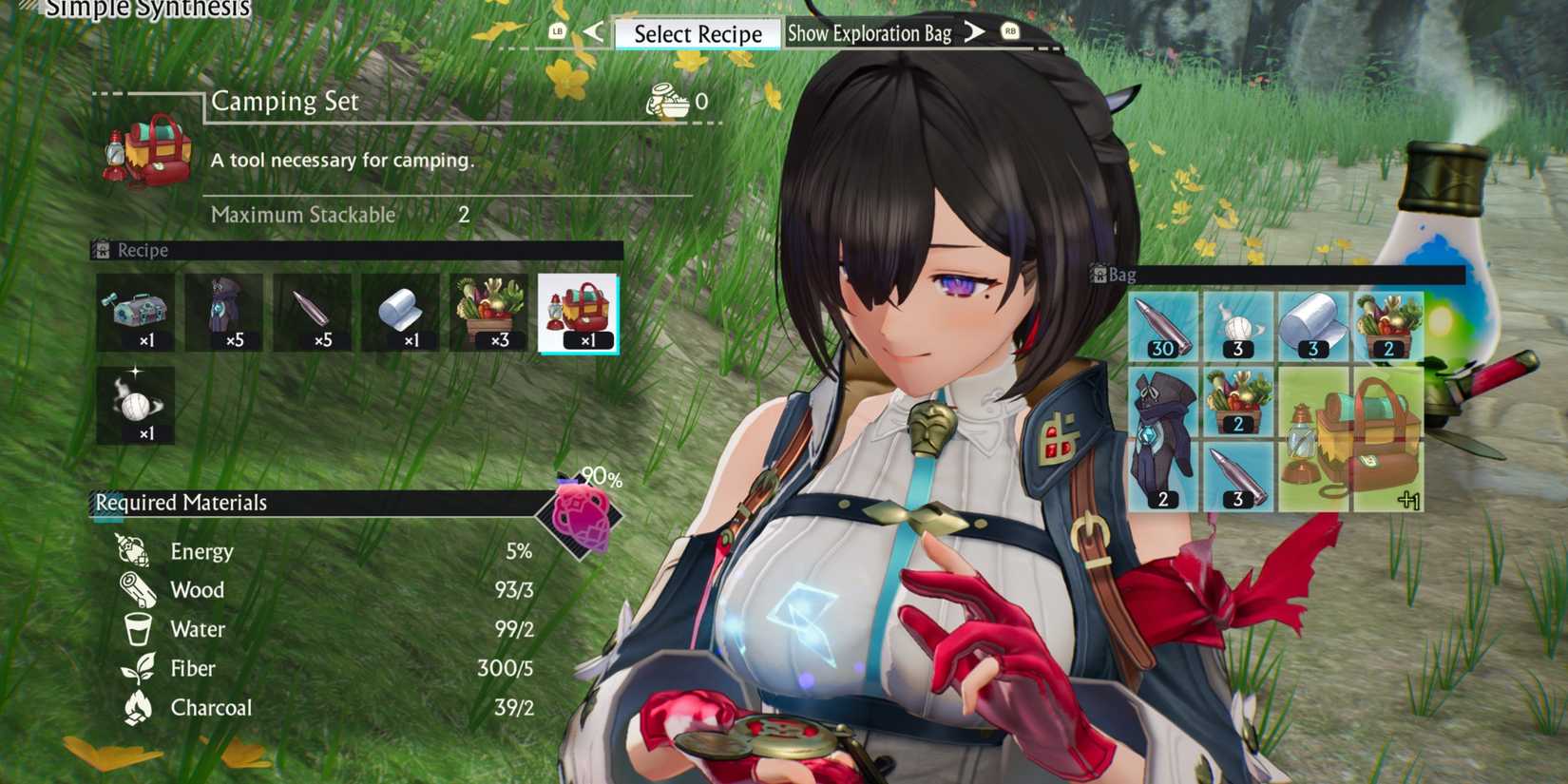Open the Show Exploration Bag tab
The height and width of the screenshot is (784, 1568).
pyautogui.click(x=870, y=33)
